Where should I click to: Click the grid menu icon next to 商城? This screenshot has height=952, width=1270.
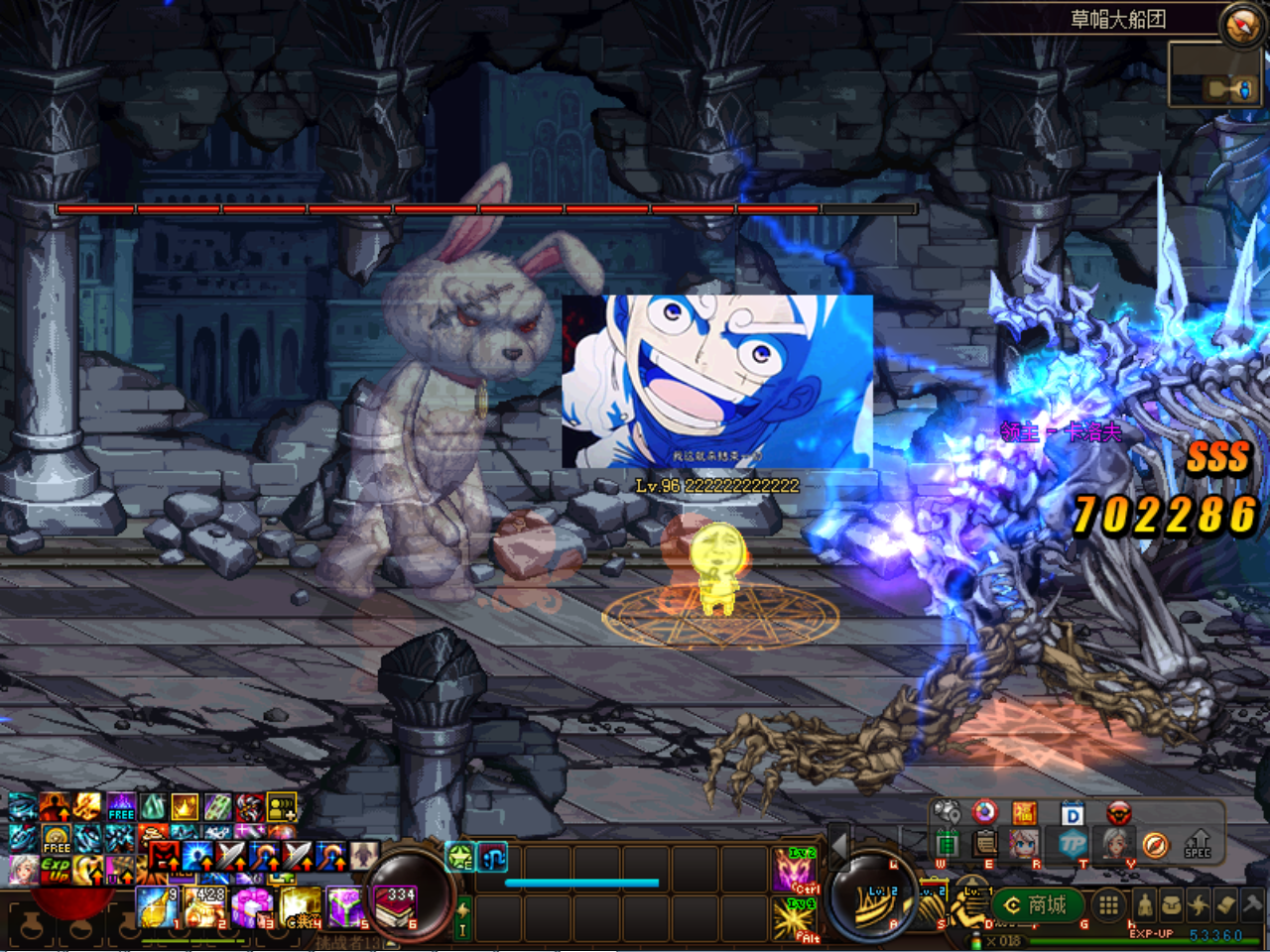click(1108, 904)
